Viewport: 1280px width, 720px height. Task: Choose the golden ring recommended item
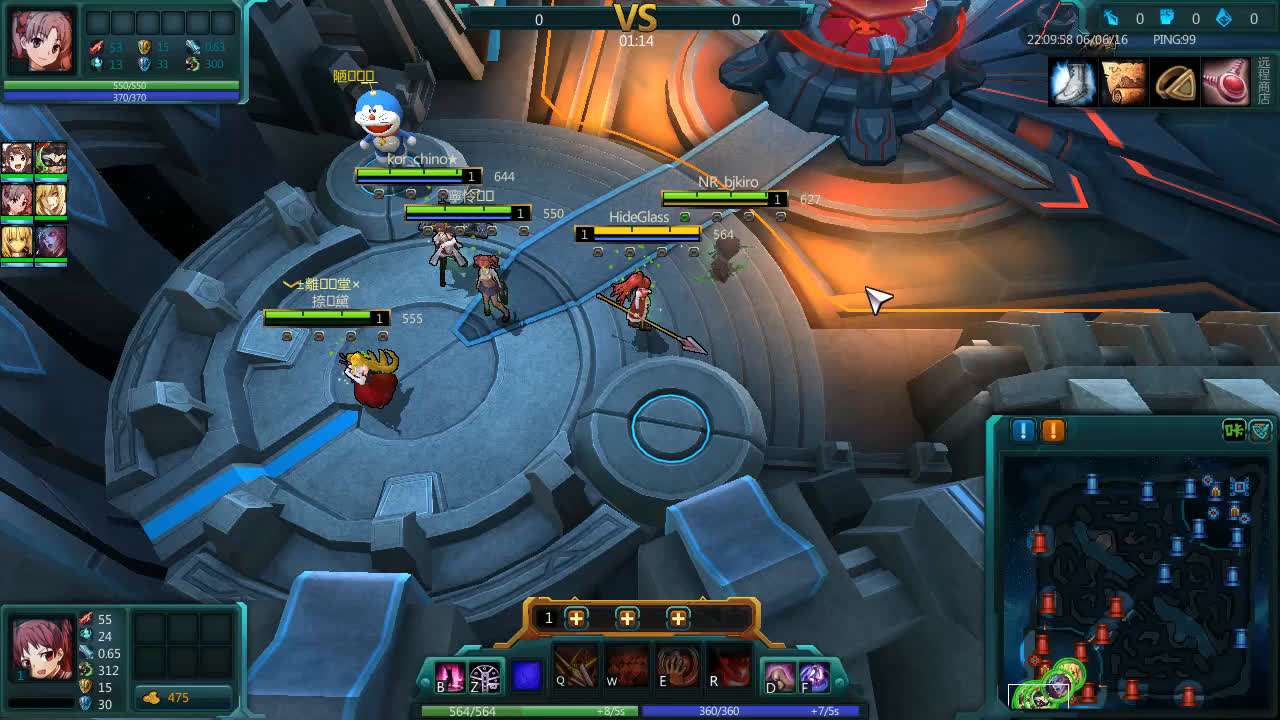pyautogui.click(x=1175, y=82)
